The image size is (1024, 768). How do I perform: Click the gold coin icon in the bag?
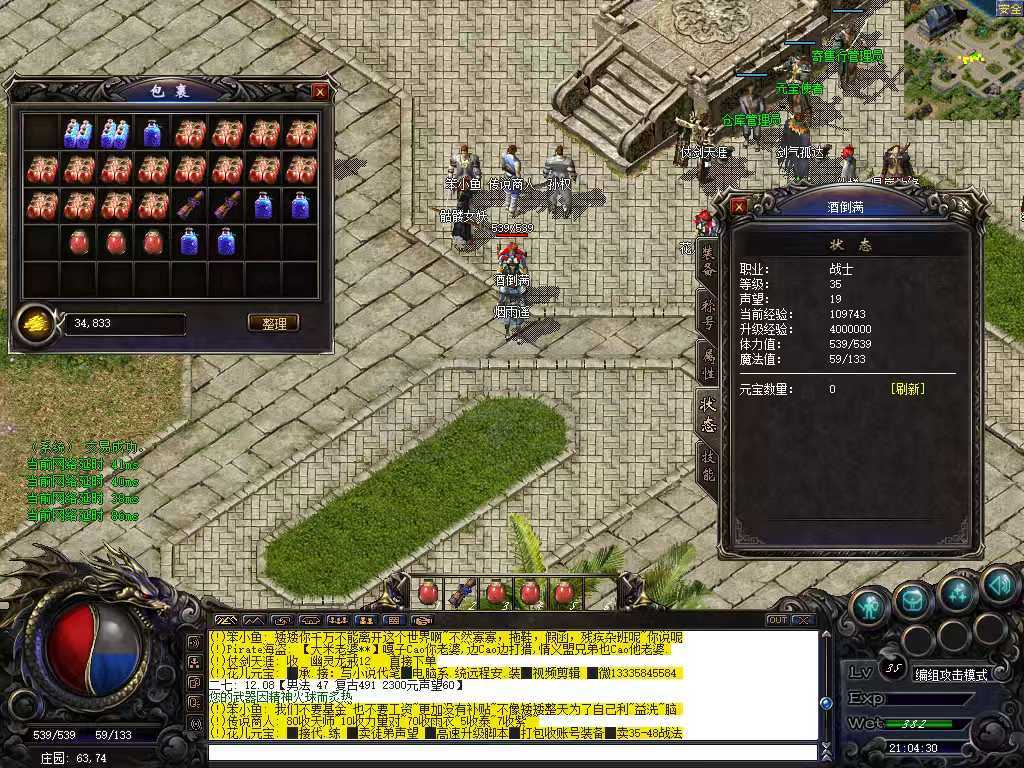(x=35, y=323)
